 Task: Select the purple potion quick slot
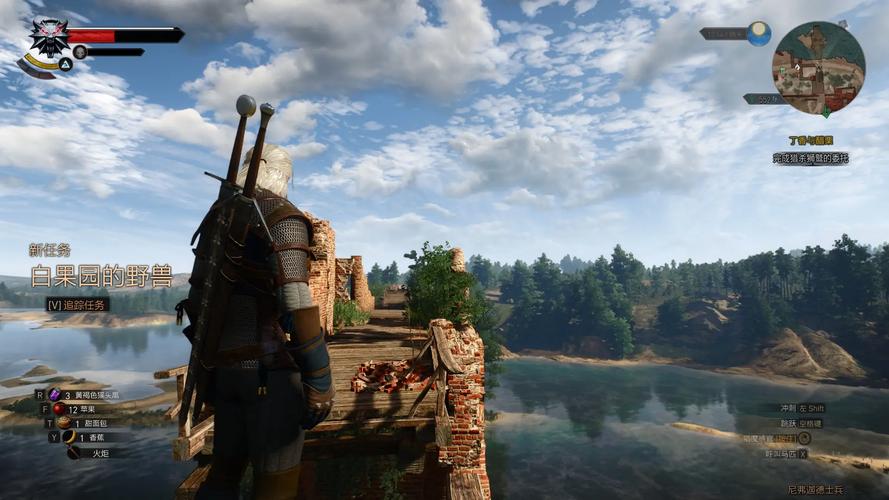pos(55,395)
